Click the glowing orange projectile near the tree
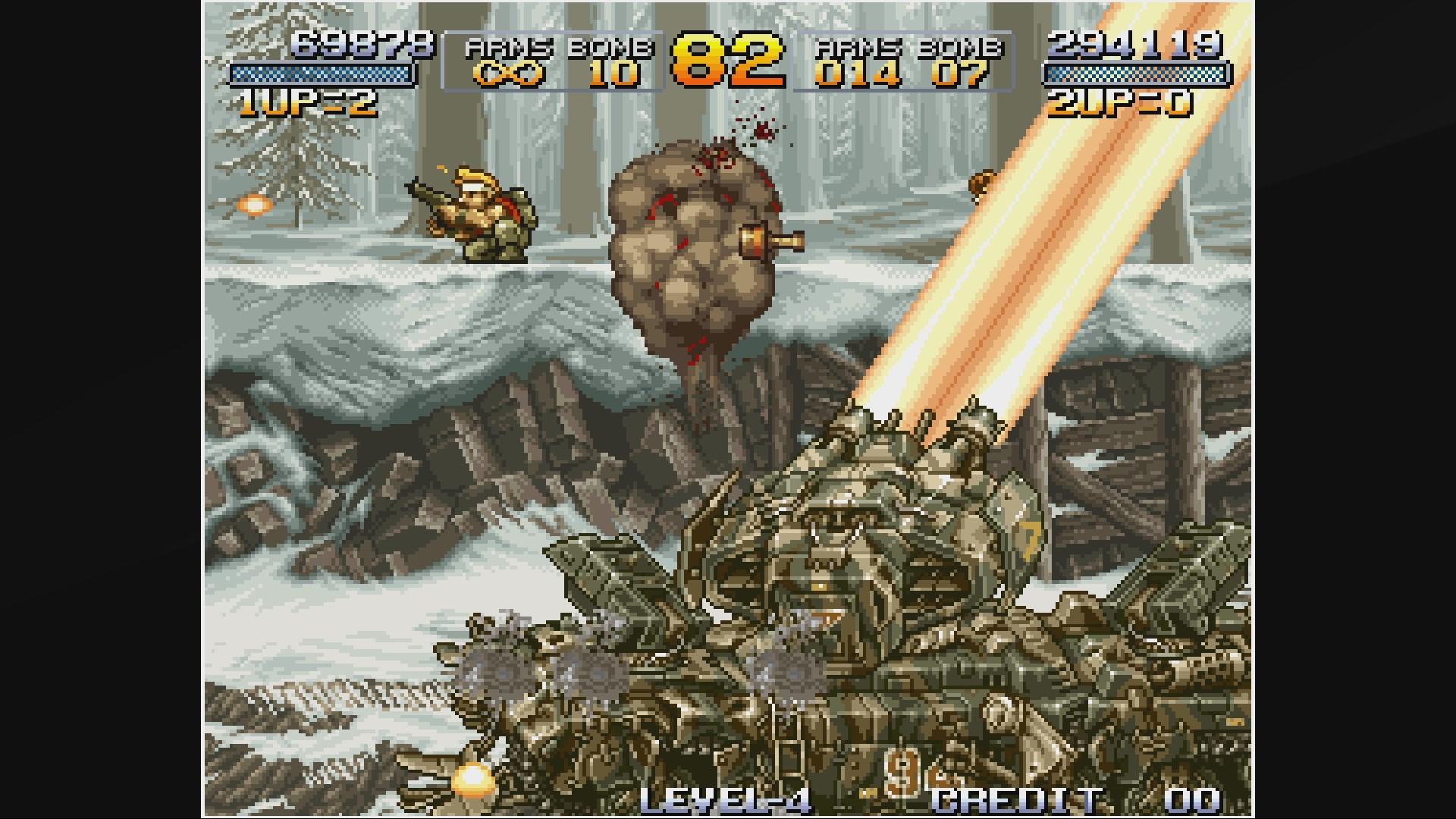Image resolution: width=1456 pixels, height=819 pixels. 256,203
